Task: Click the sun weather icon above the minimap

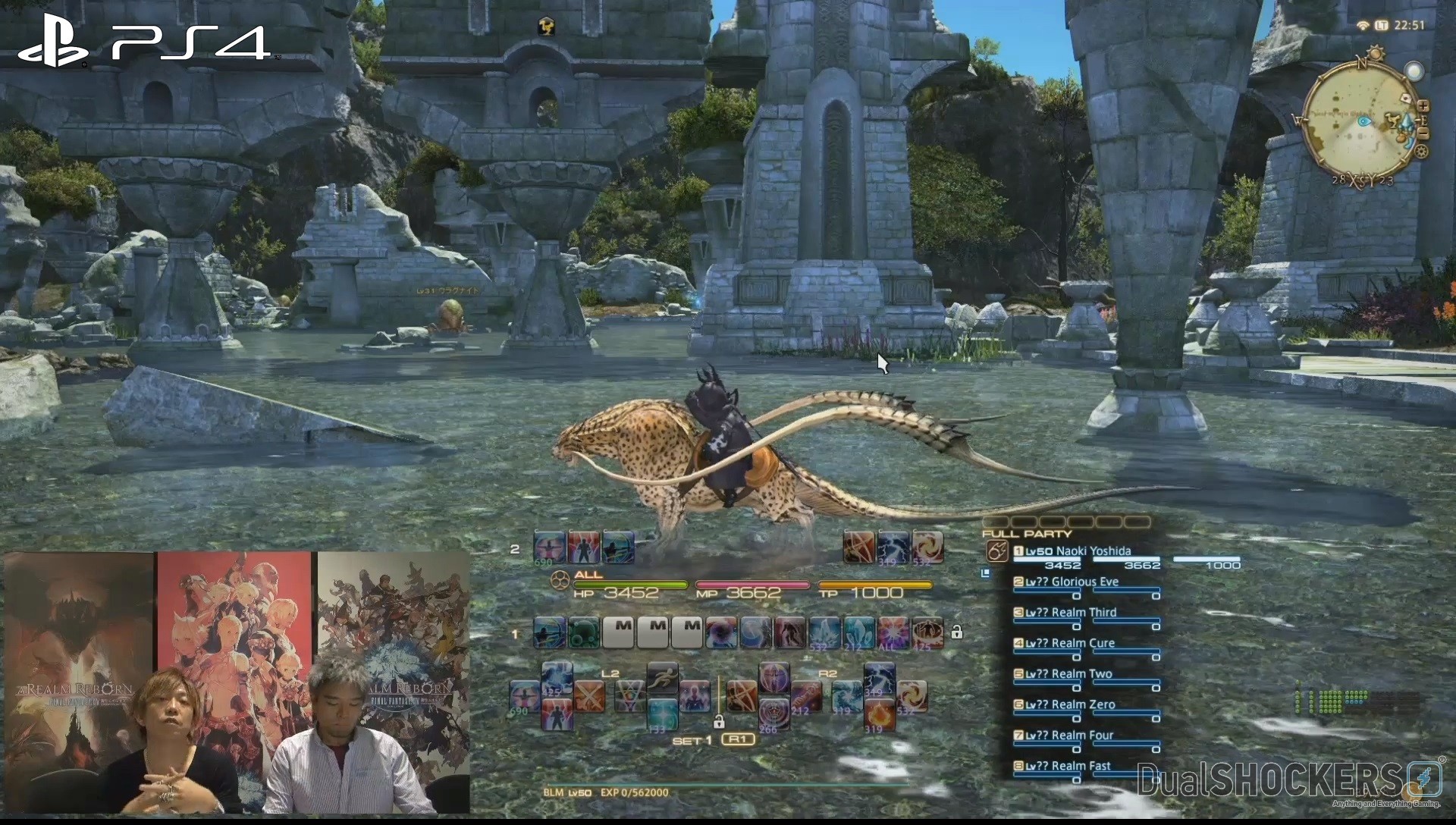Action: click(x=1375, y=52)
